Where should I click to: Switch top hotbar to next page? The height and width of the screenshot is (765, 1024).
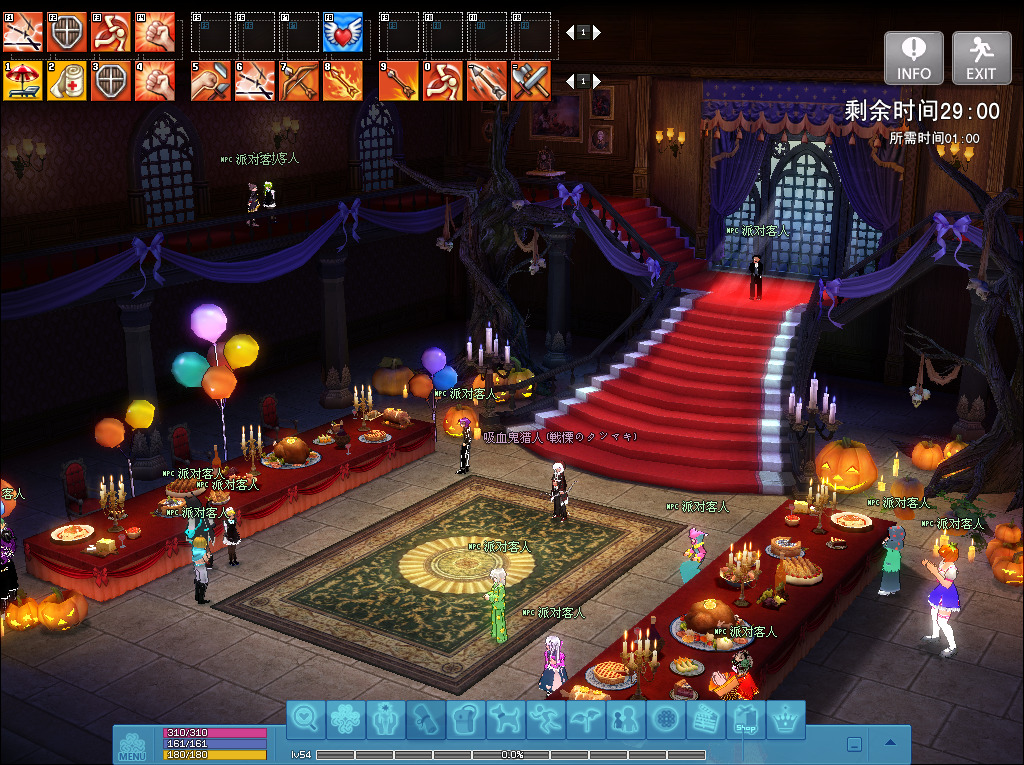[597, 32]
